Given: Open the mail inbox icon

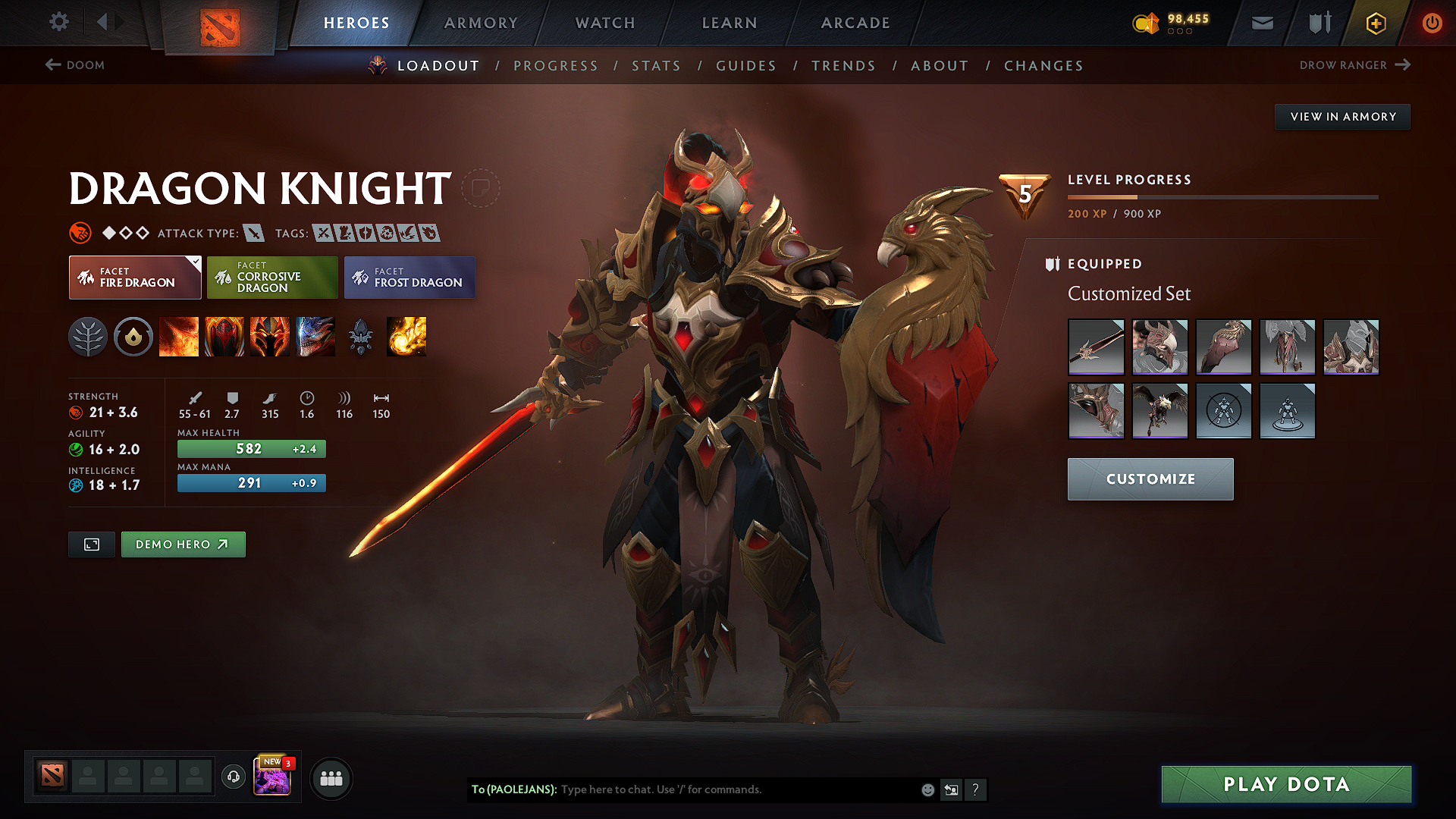Looking at the screenshot, I should 1262,23.
